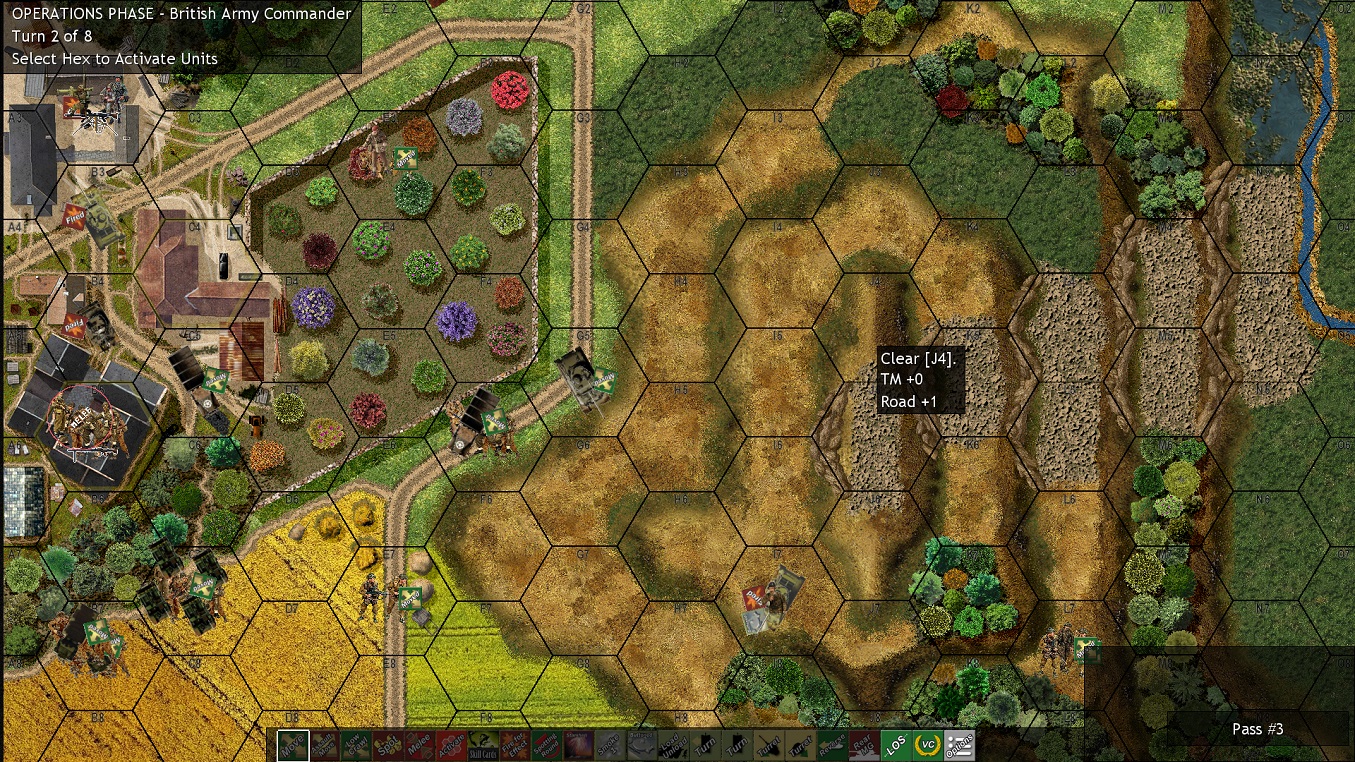
Task: Select the Melee command icon
Action: 421,745
